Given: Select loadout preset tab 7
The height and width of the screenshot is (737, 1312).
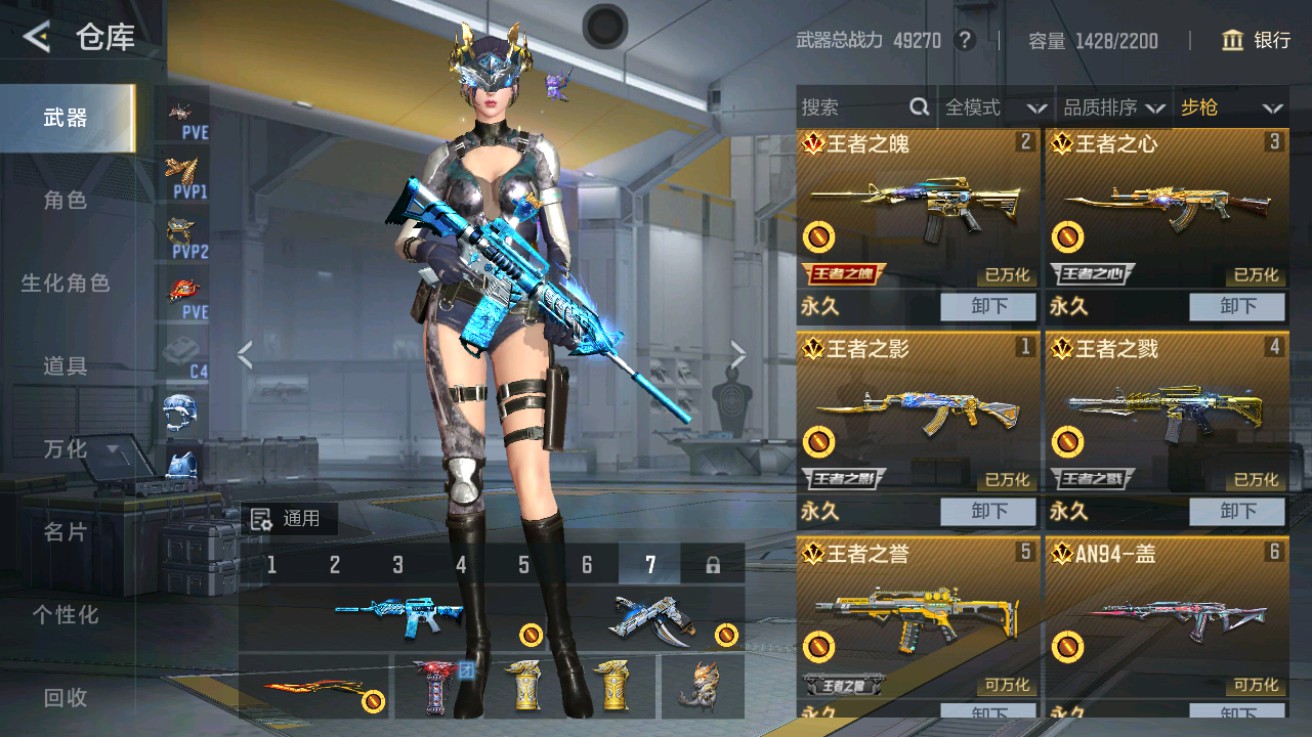Looking at the screenshot, I should point(650,565).
